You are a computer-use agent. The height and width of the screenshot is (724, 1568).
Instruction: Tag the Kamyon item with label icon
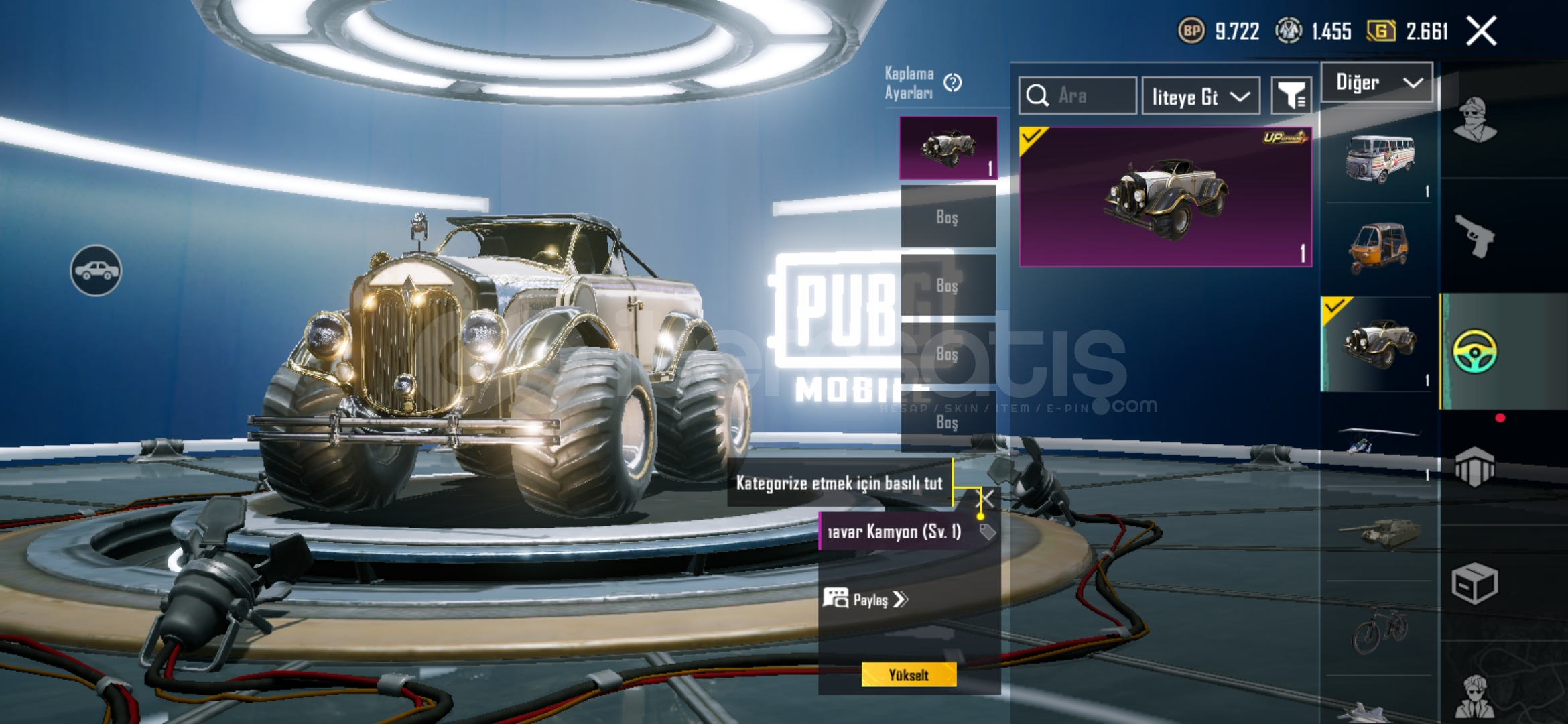[x=987, y=532]
